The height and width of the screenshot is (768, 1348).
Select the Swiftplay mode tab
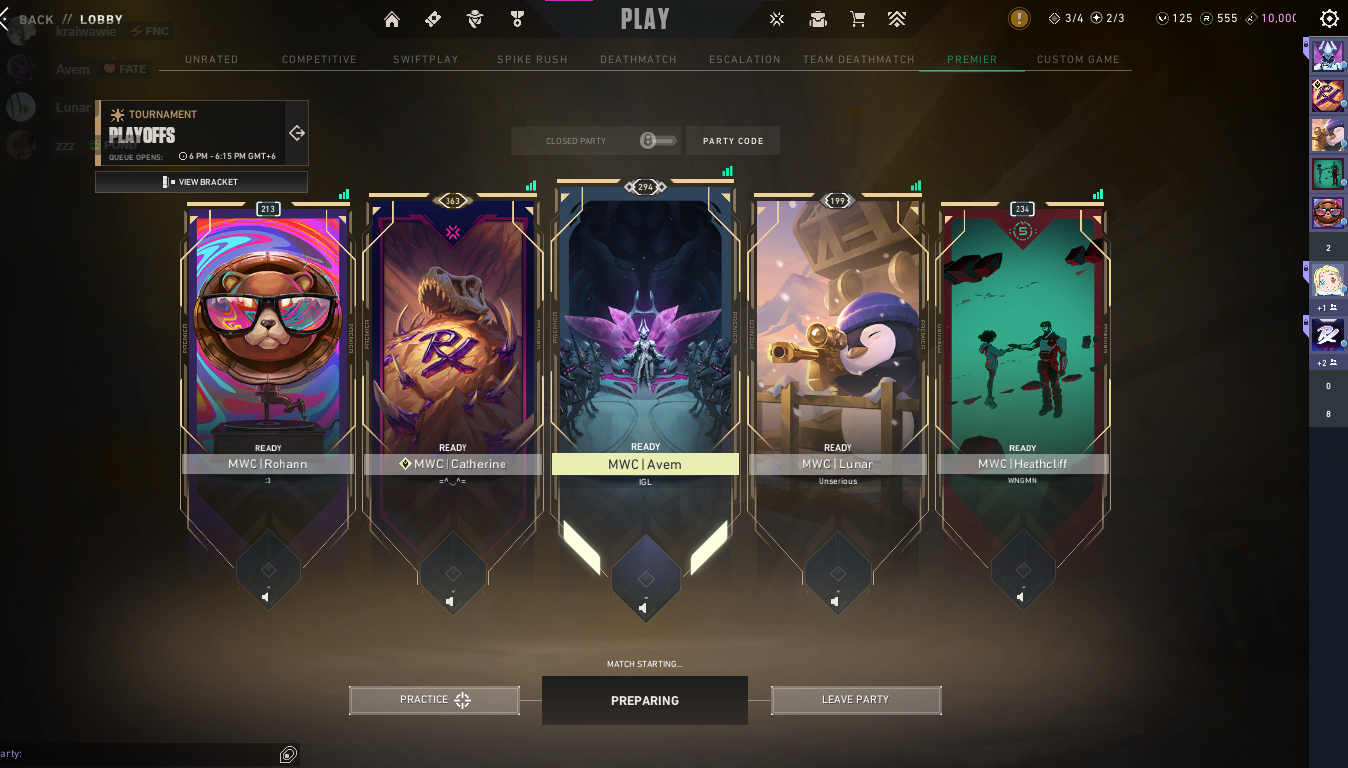[425, 60]
